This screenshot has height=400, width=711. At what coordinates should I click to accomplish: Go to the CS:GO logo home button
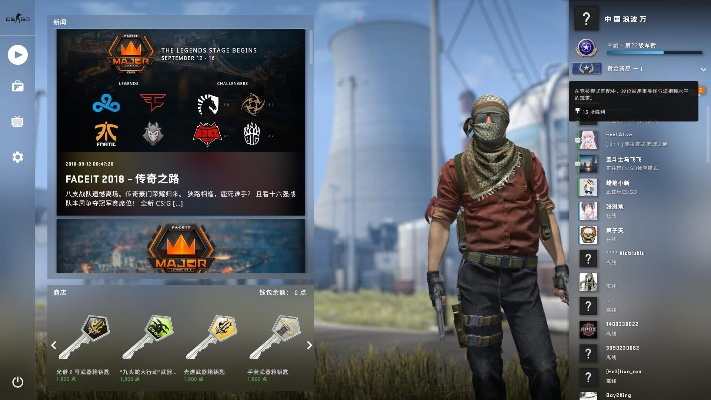18,19
